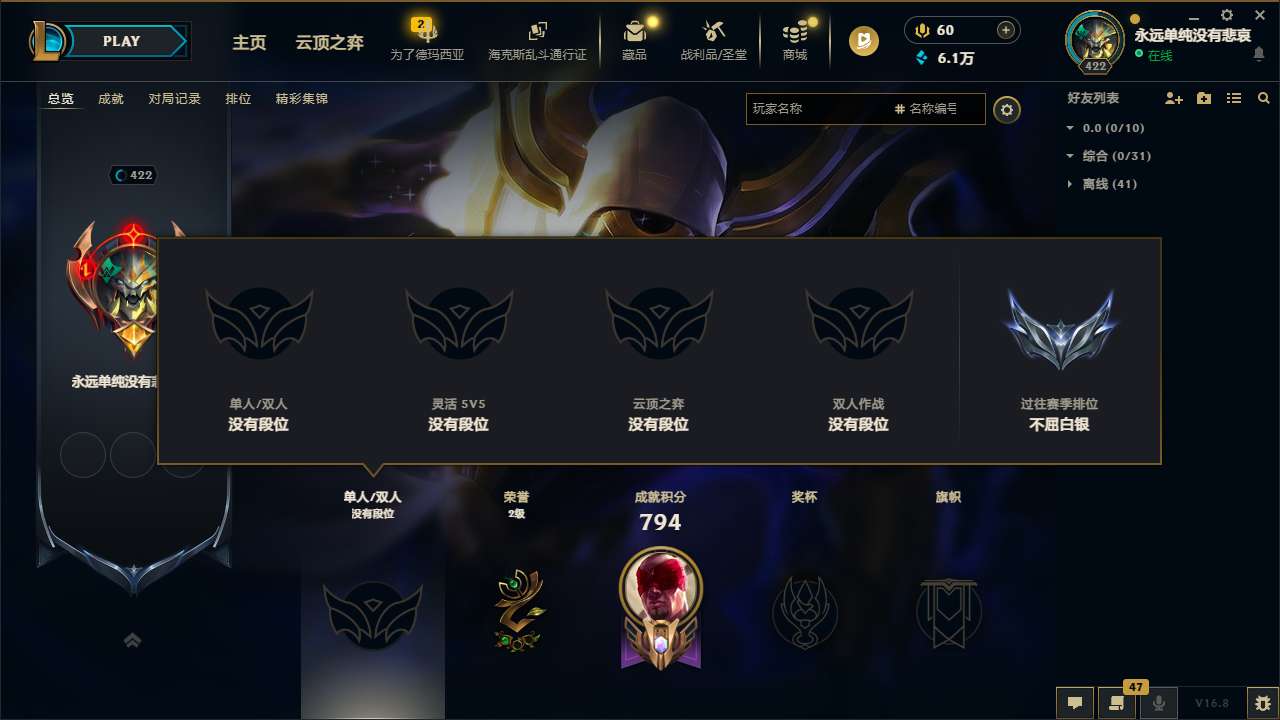Switch to the 排位 tab

tap(238, 98)
